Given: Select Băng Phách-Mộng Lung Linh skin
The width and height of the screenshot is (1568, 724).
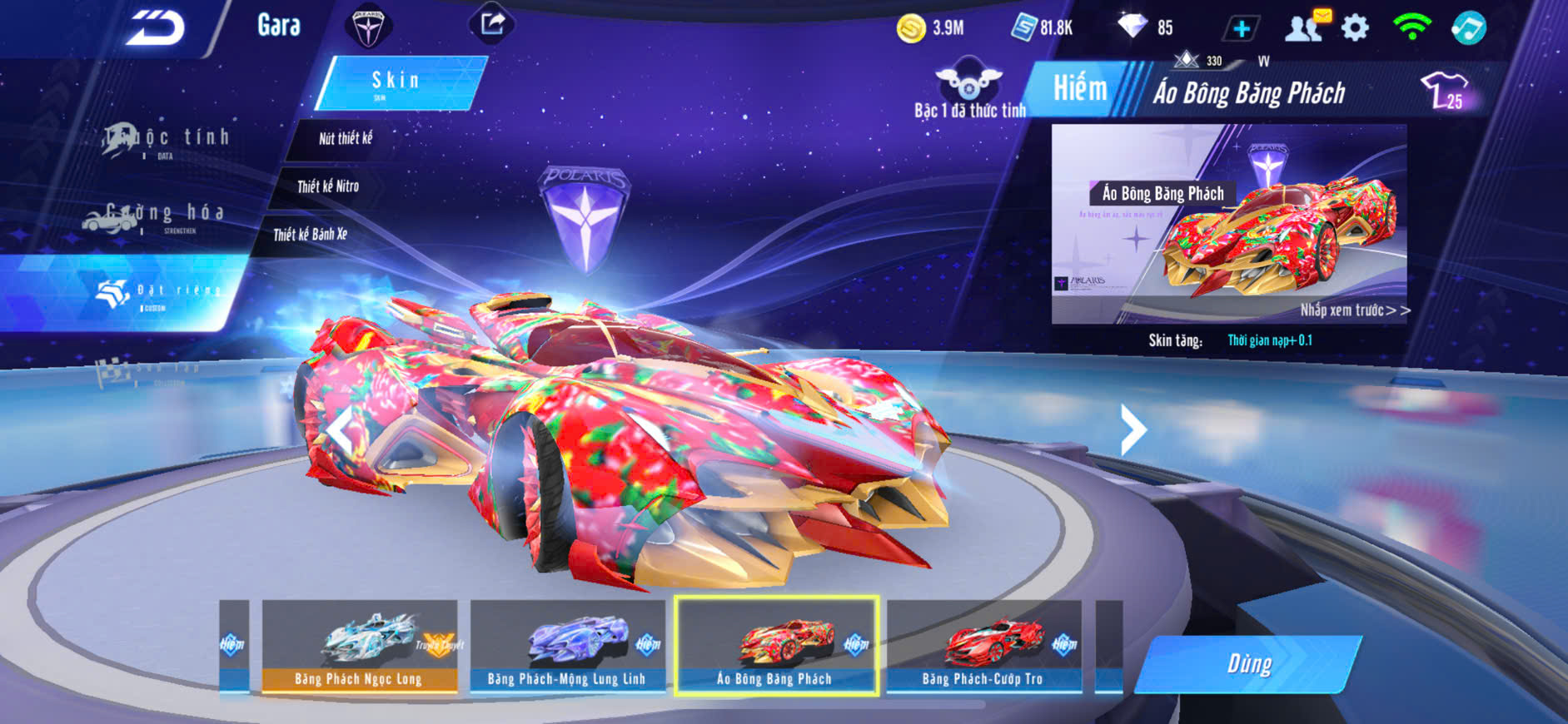Looking at the screenshot, I should click(567, 646).
